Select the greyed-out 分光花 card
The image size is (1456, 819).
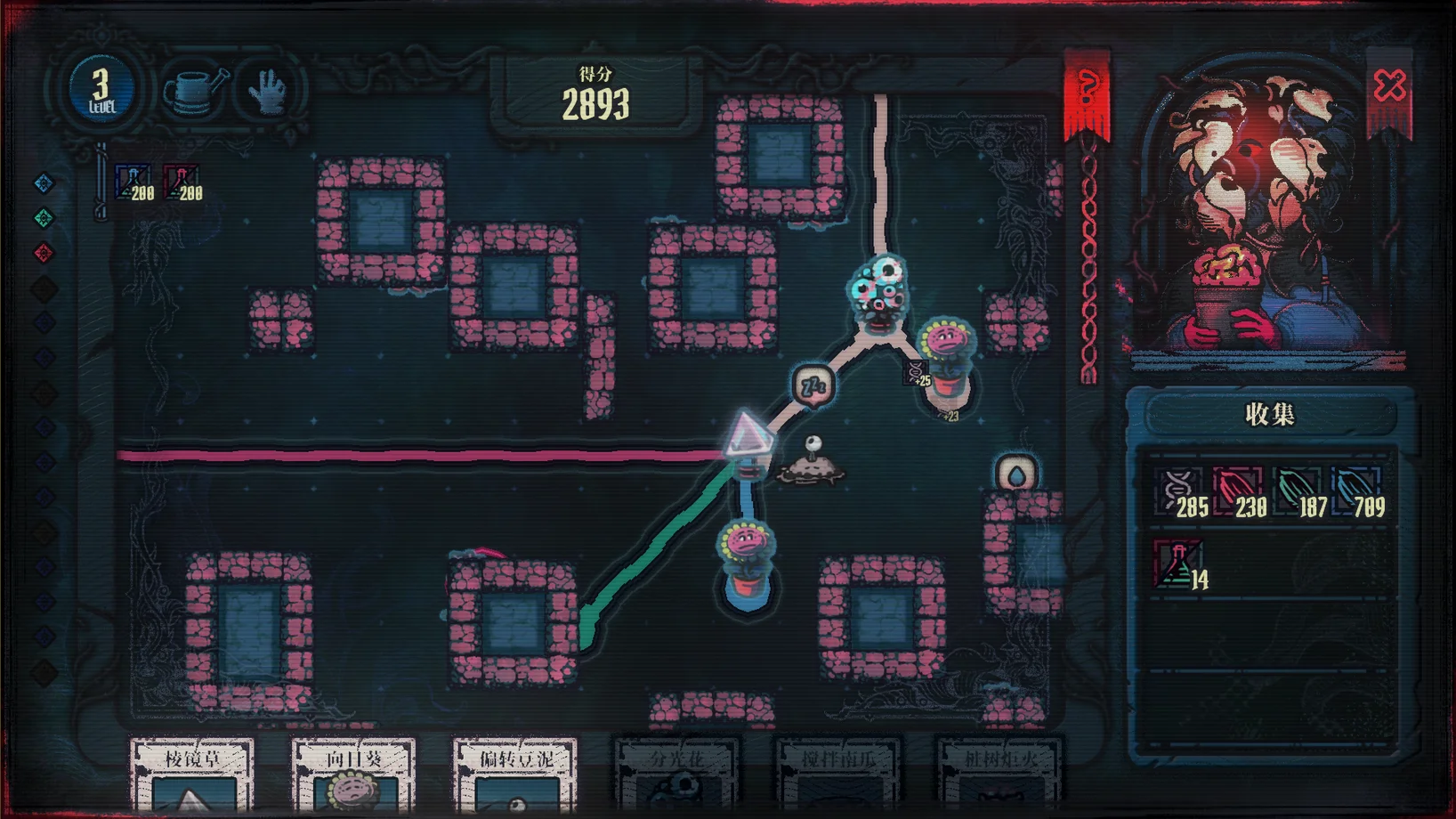(676, 774)
